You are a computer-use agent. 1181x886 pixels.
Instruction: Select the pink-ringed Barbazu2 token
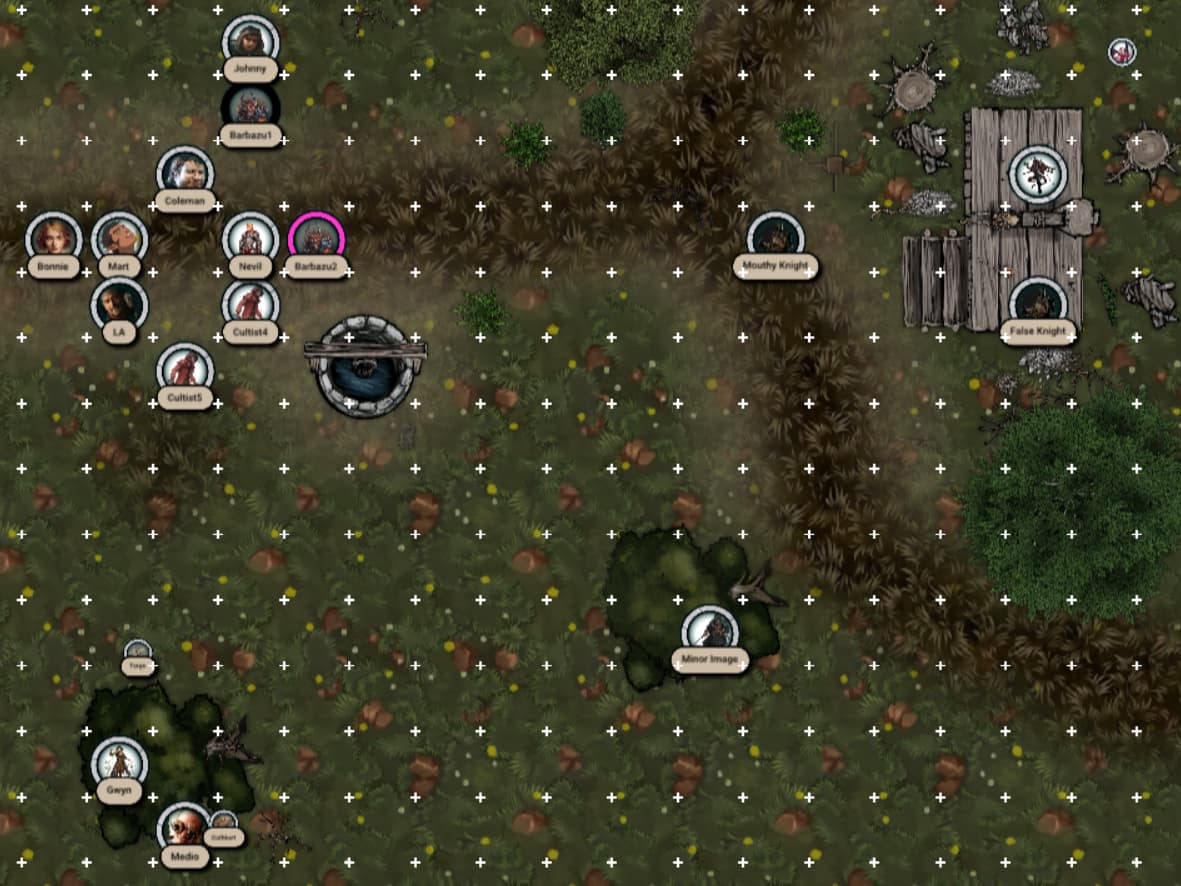[x=316, y=239]
